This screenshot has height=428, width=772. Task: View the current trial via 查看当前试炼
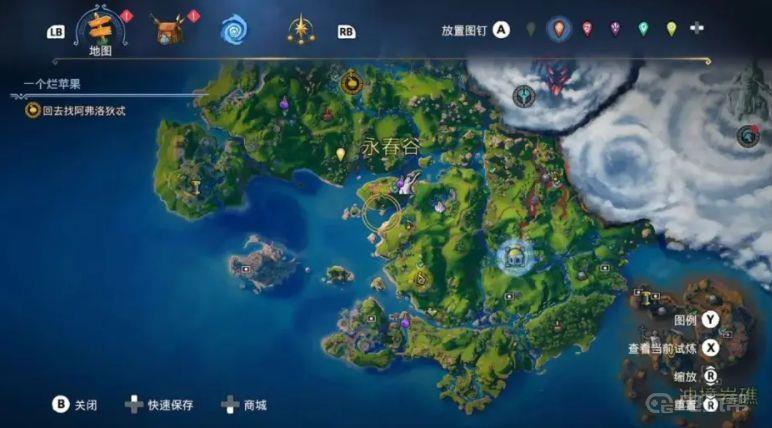click(710, 348)
